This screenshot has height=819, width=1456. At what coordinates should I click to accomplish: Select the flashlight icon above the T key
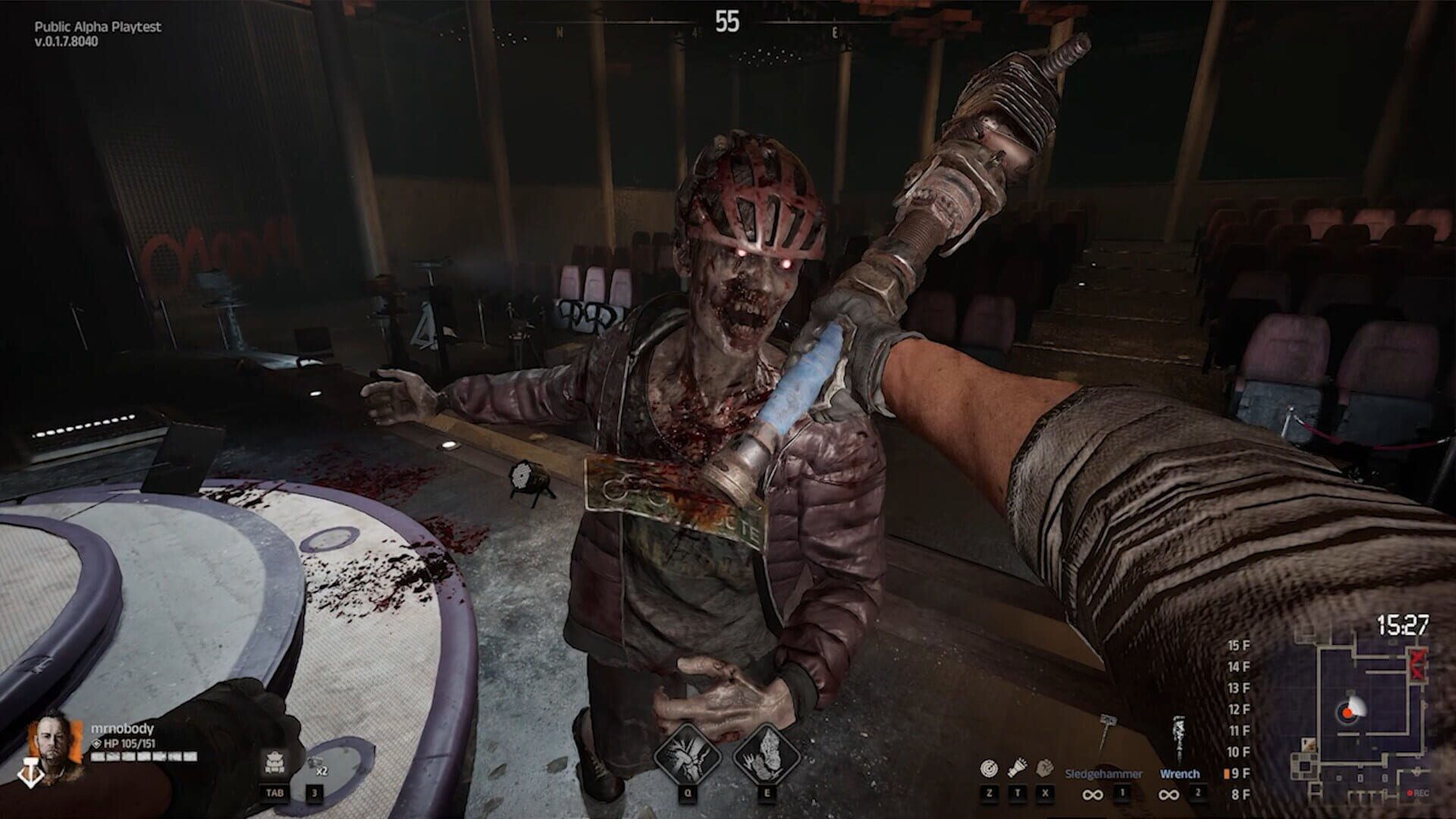pos(1017,769)
